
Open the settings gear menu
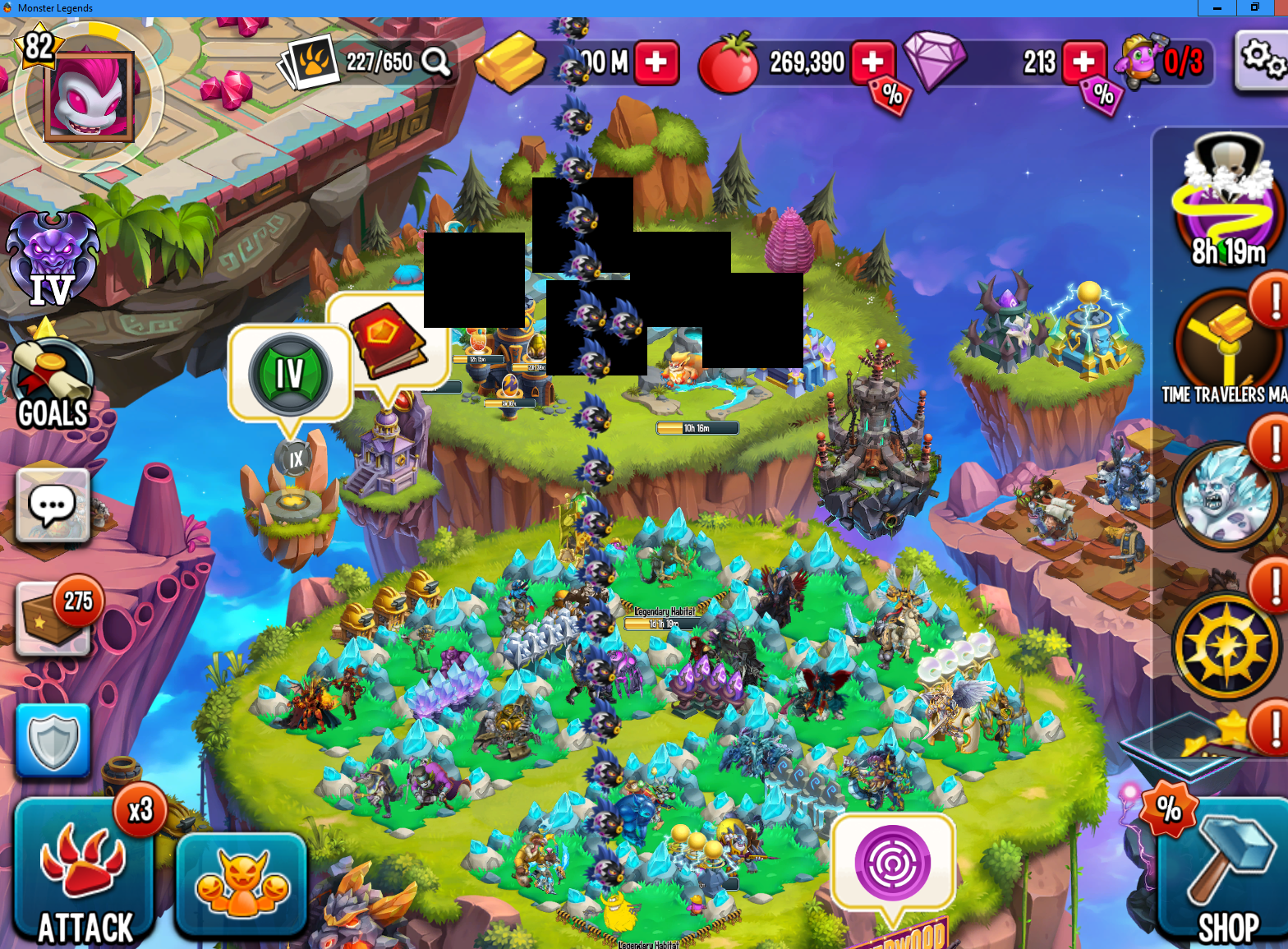pos(1261,60)
